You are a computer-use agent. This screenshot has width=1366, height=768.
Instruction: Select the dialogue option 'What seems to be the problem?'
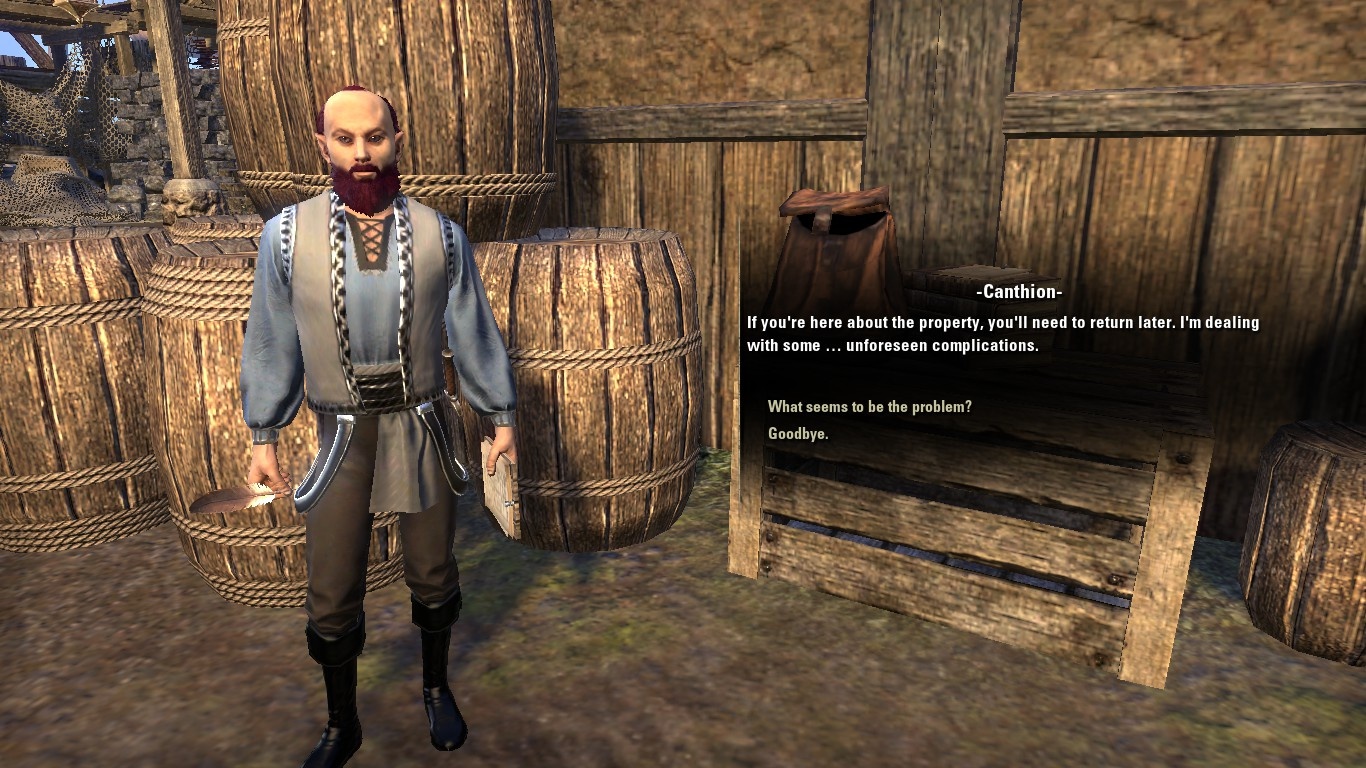(x=868, y=407)
